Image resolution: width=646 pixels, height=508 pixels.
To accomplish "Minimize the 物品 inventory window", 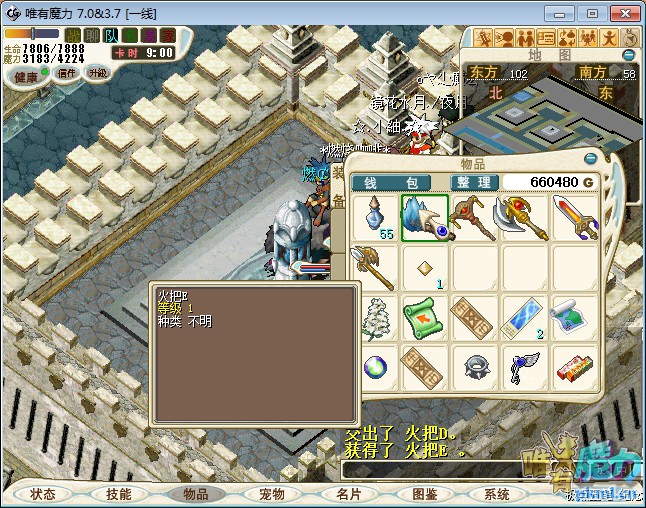I will tap(591, 157).
